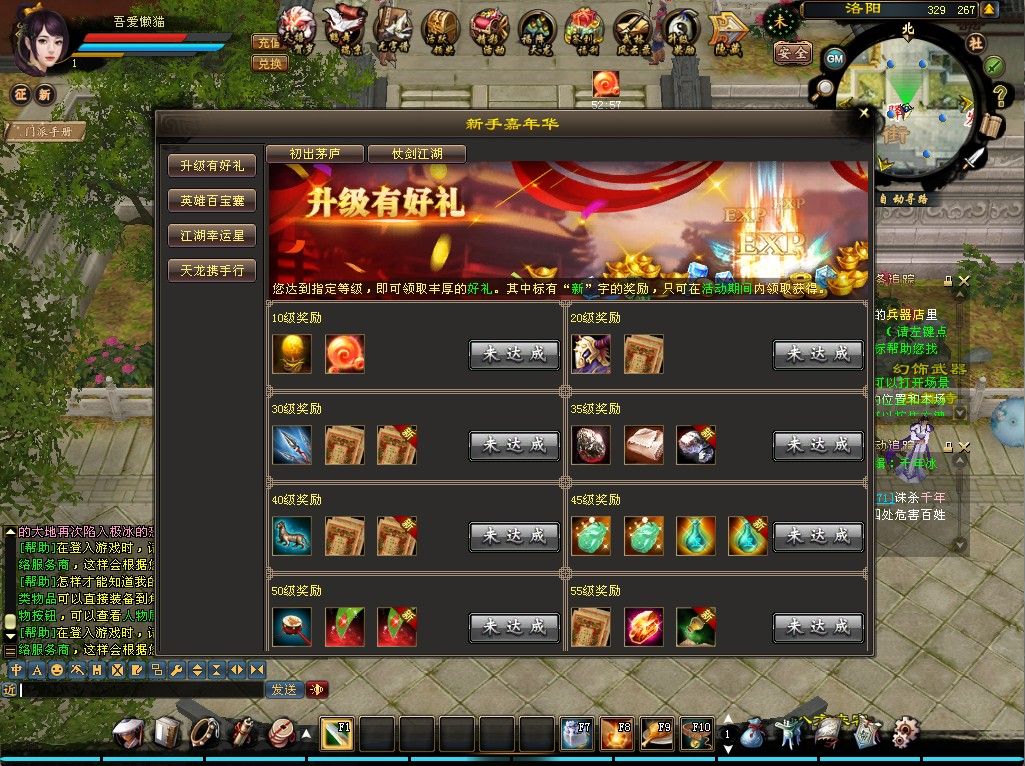Screen dimensions: 1025x766
Task: Open the gear settings icon in the bottom bar
Action: click(905, 733)
